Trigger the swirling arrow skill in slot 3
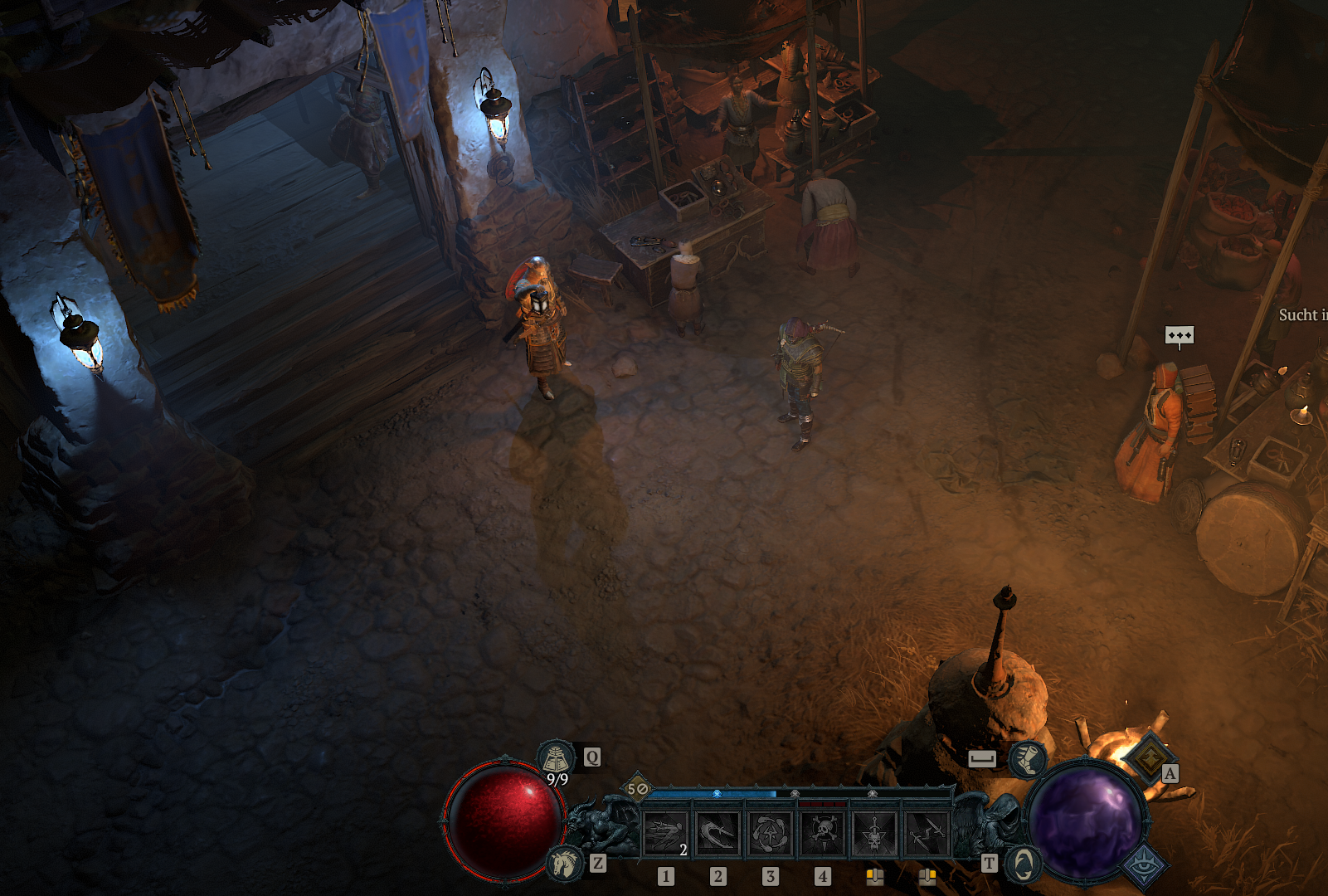 tap(770, 832)
